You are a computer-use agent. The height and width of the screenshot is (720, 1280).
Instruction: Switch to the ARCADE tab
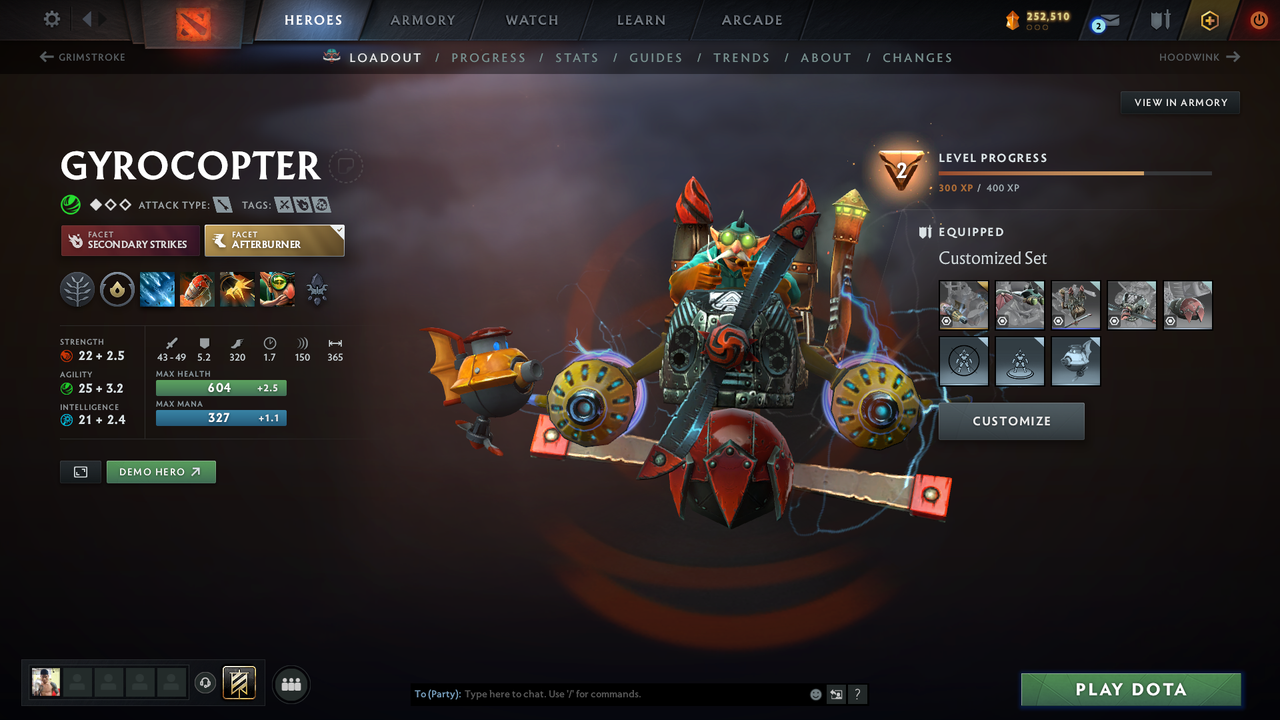(751, 20)
